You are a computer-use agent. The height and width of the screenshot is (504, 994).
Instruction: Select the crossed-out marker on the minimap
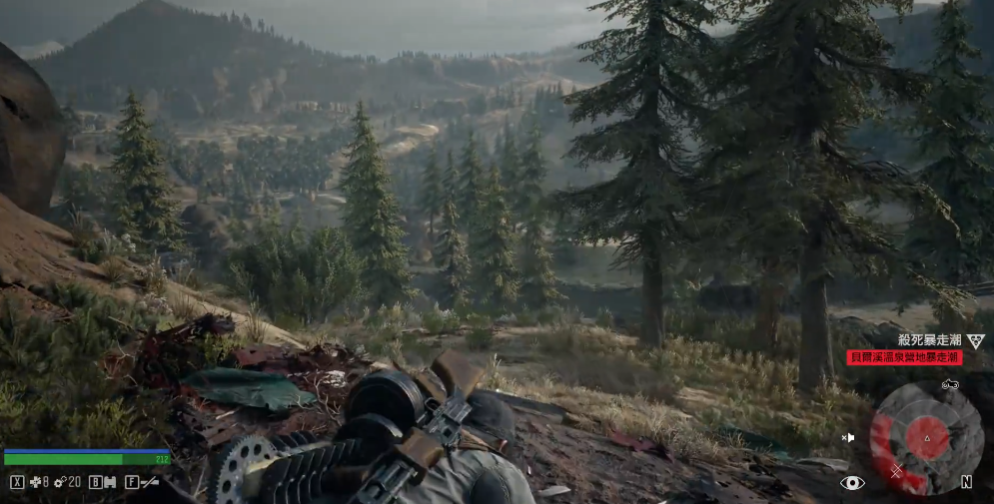tap(896, 470)
